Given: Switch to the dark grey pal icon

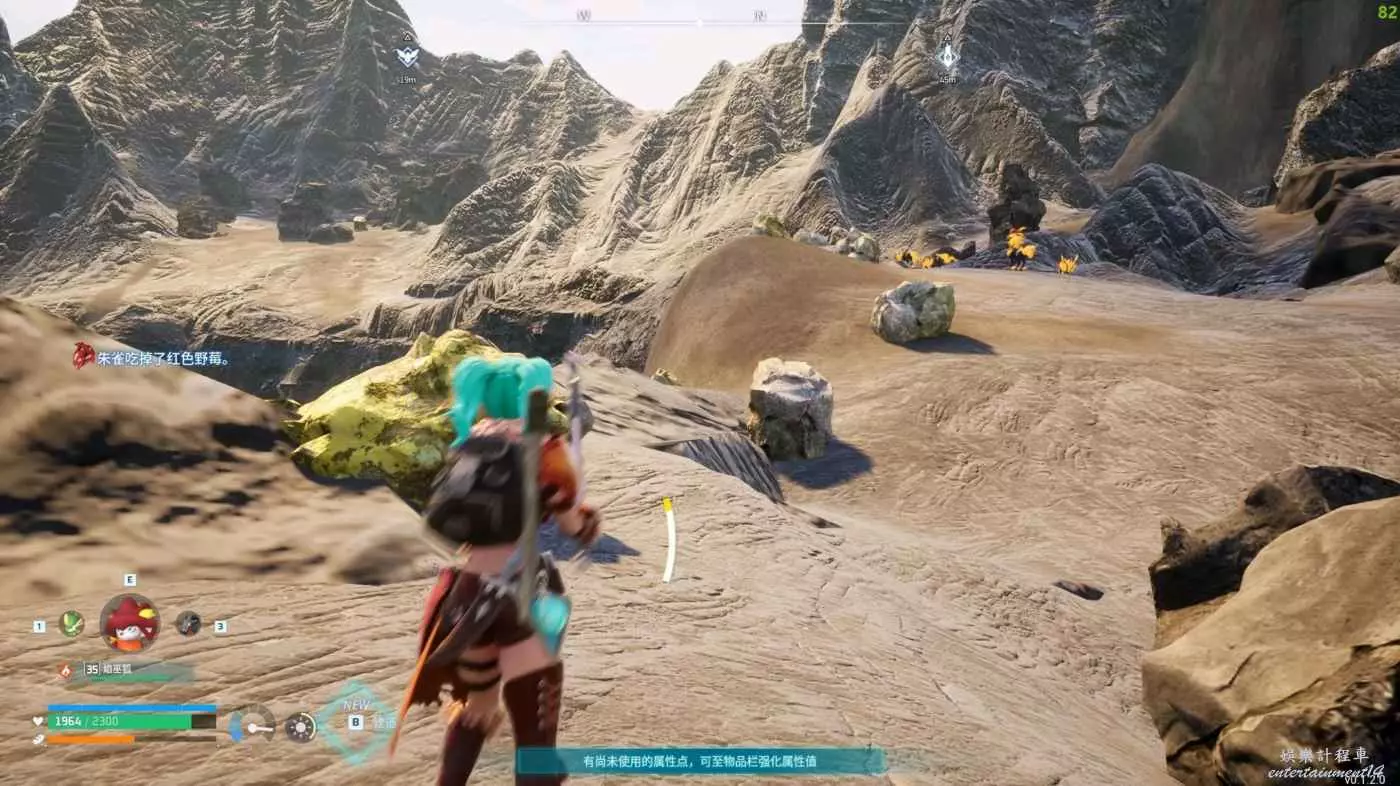Looking at the screenshot, I should [x=188, y=624].
